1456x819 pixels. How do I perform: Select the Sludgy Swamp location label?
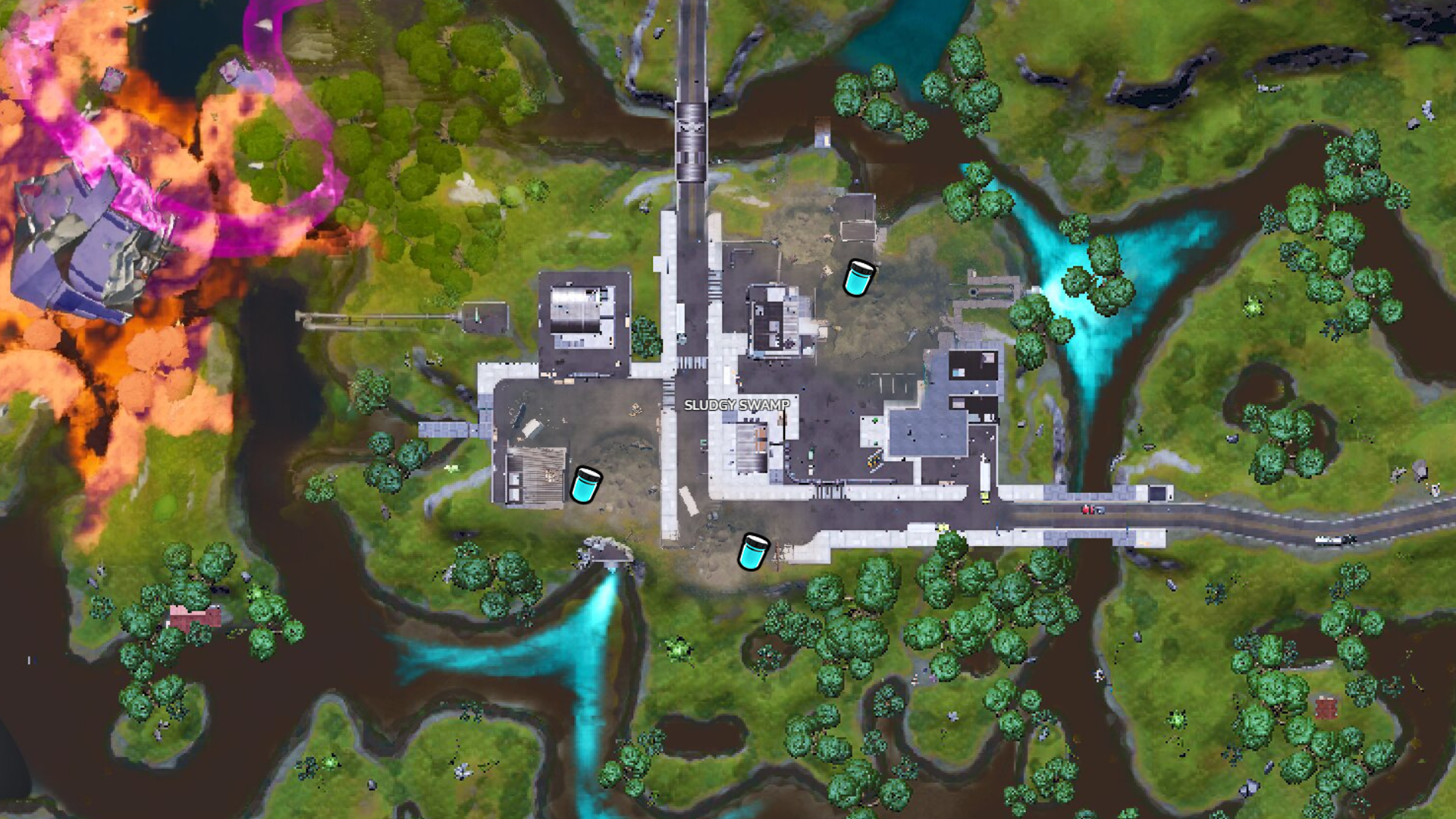[x=736, y=405]
